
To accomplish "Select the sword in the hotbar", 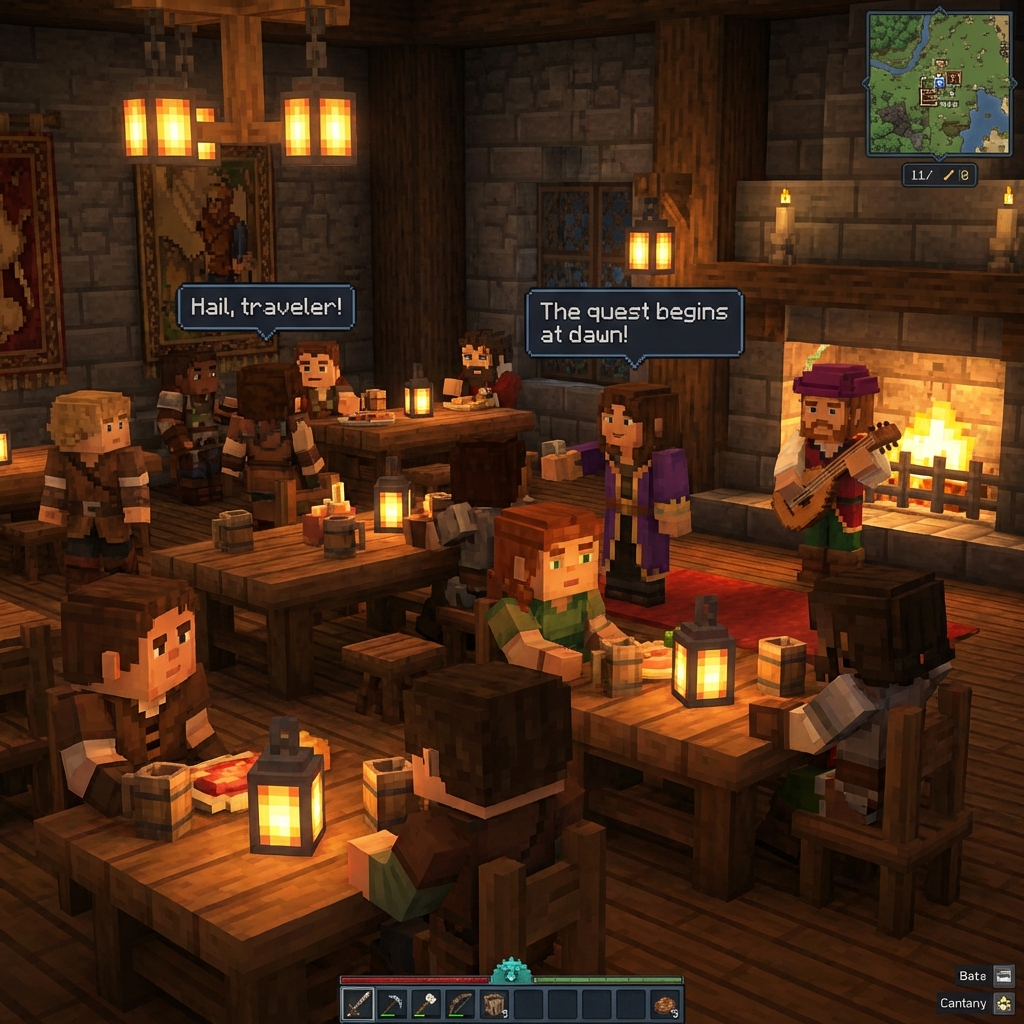I will [x=358, y=1003].
